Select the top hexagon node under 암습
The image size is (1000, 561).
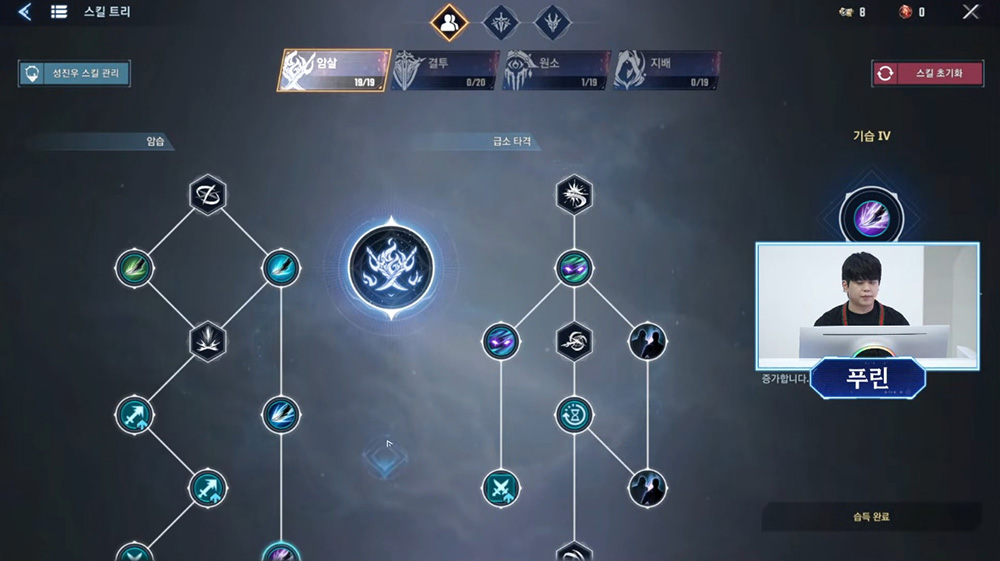pyautogui.click(x=208, y=195)
